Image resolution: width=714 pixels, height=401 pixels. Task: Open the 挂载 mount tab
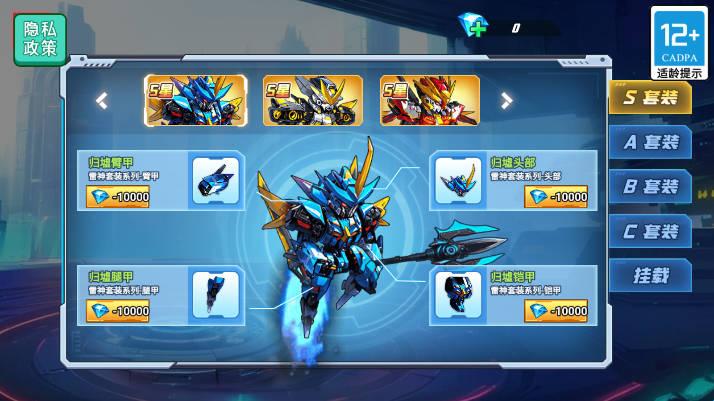[650, 276]
